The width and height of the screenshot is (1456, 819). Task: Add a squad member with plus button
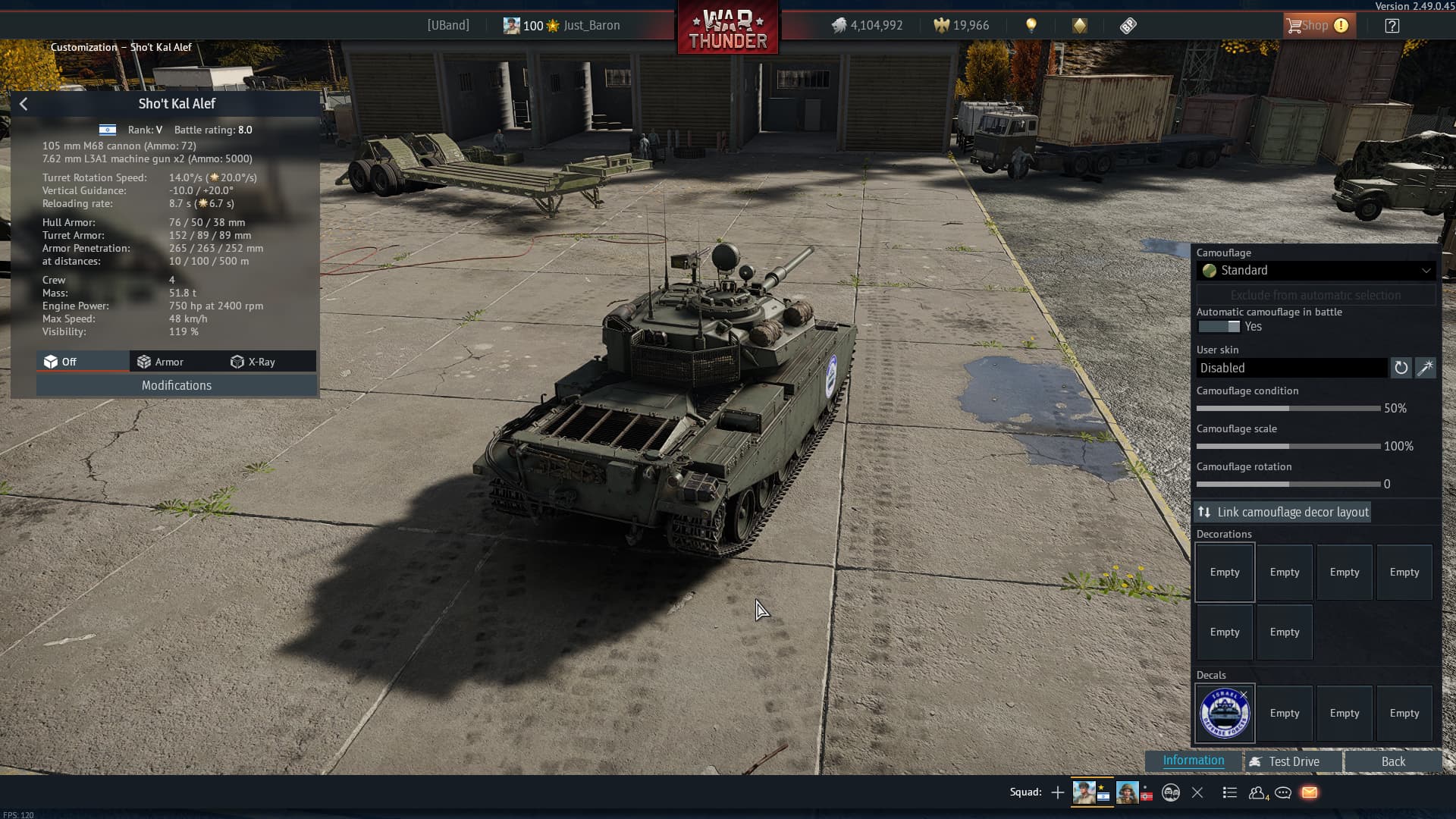pyautogui.click(x=1058, y=792)
